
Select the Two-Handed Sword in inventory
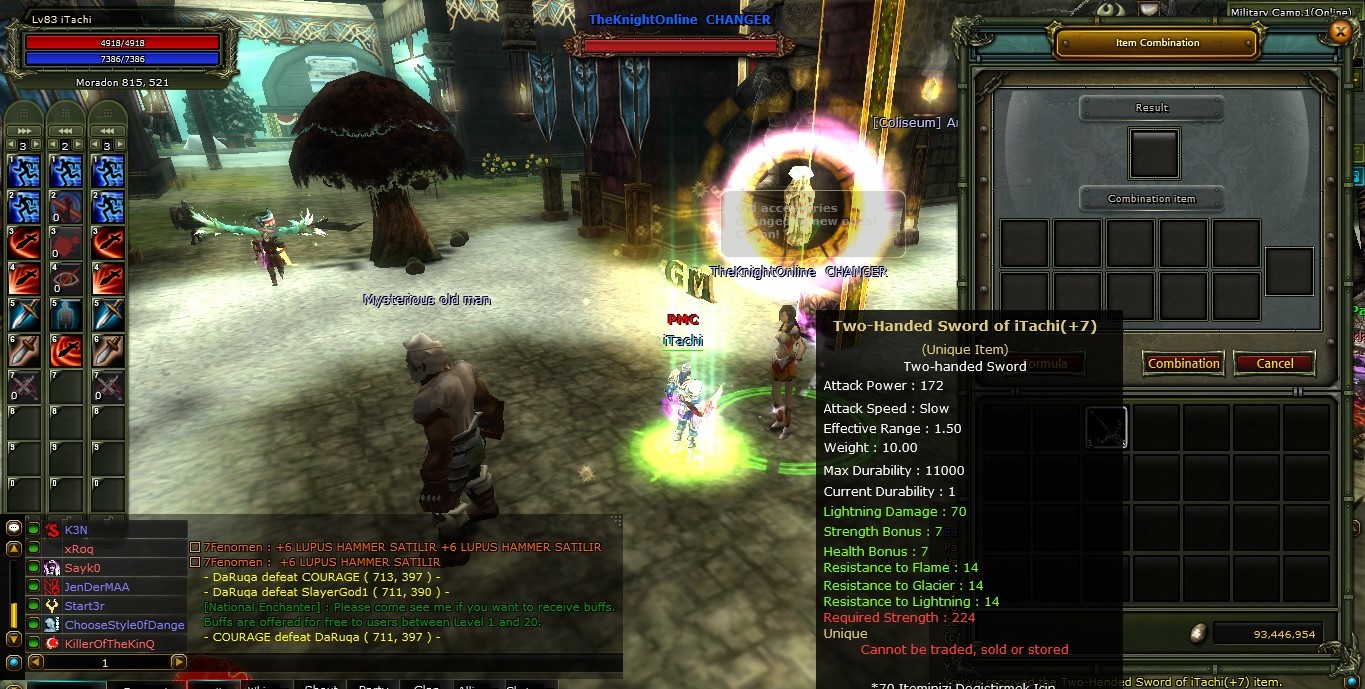(x=1106, y=427)
